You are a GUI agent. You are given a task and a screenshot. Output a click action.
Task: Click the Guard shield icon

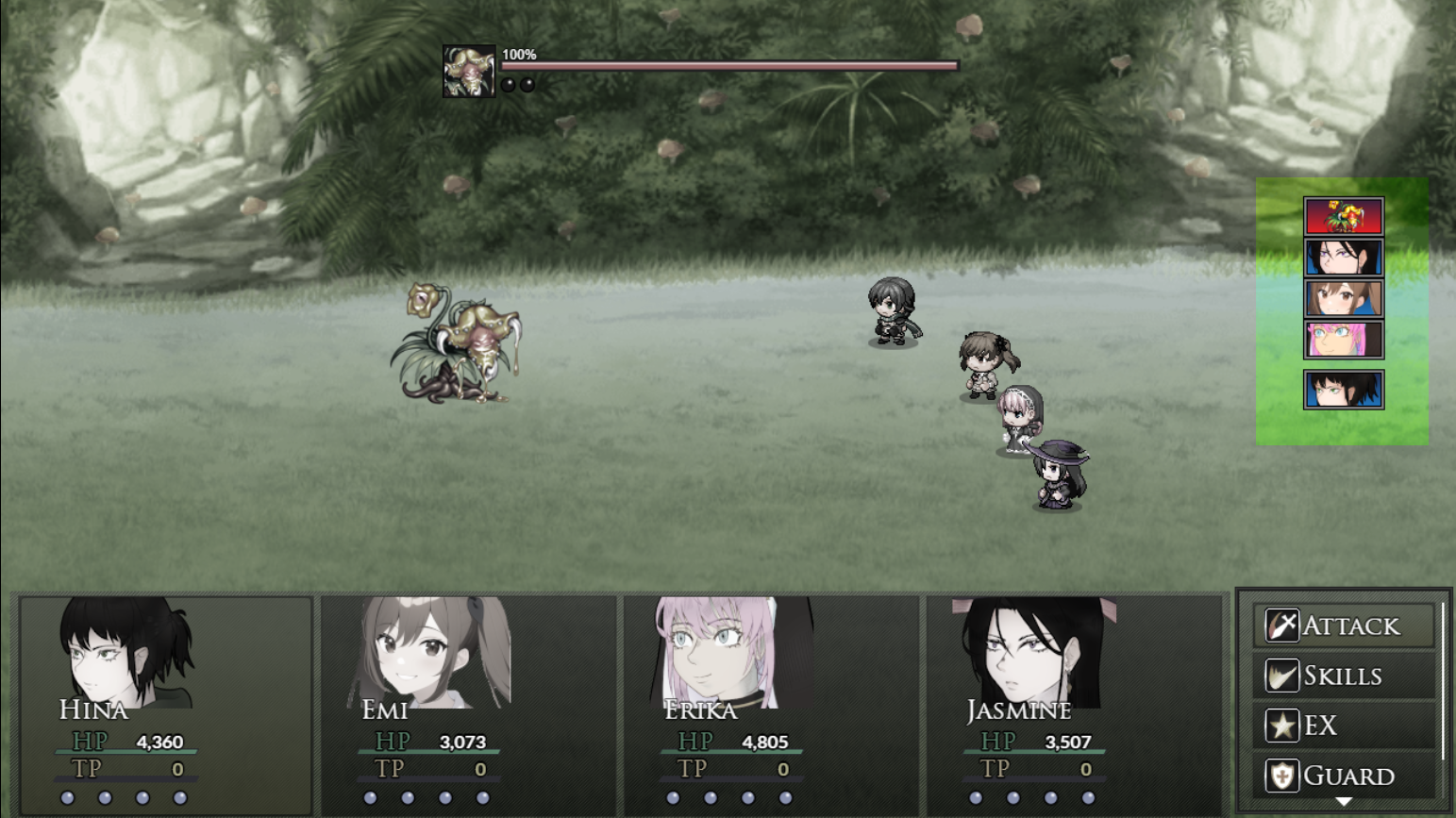1280,776
